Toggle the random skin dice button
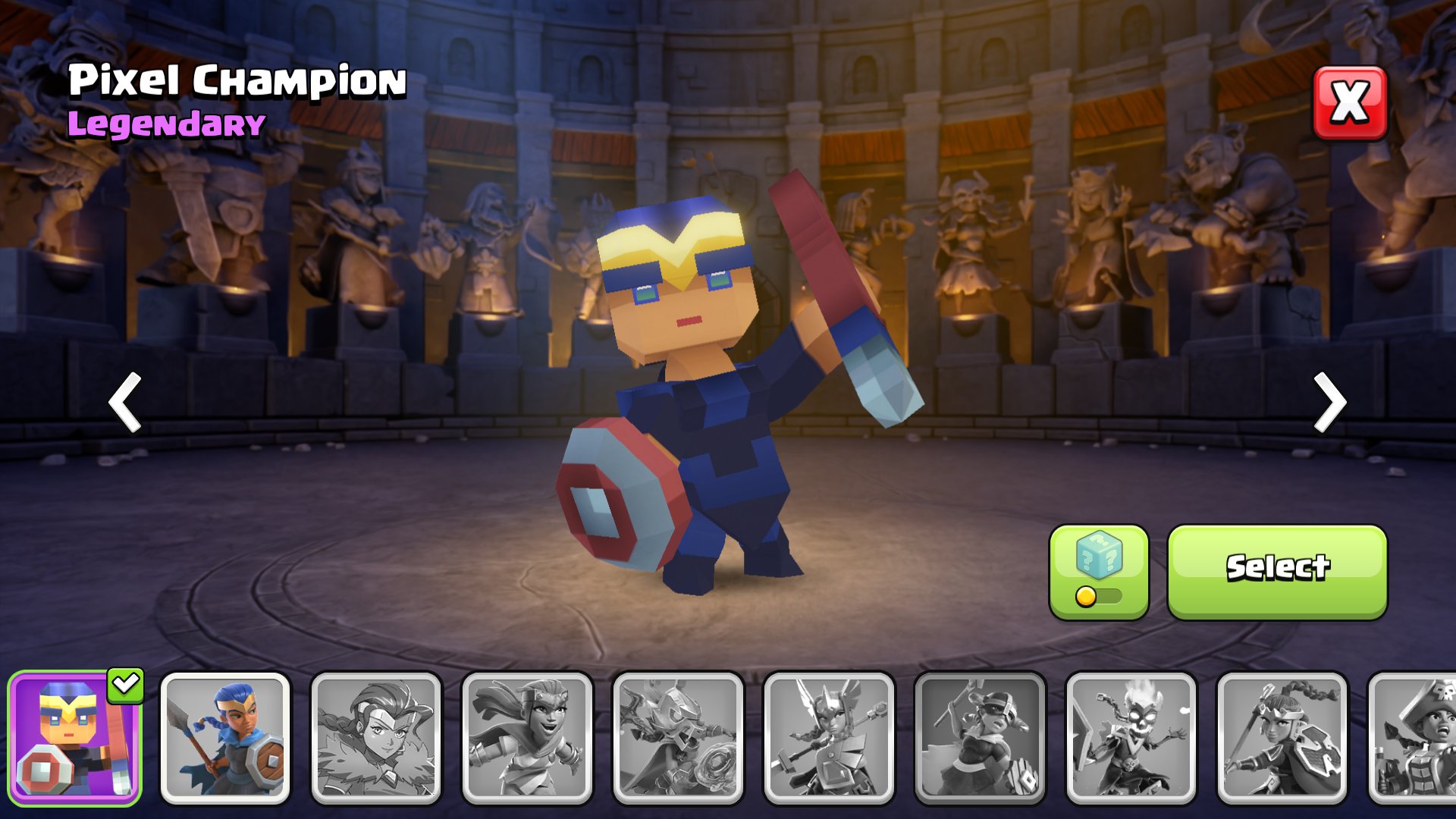 click(1099, 572)
